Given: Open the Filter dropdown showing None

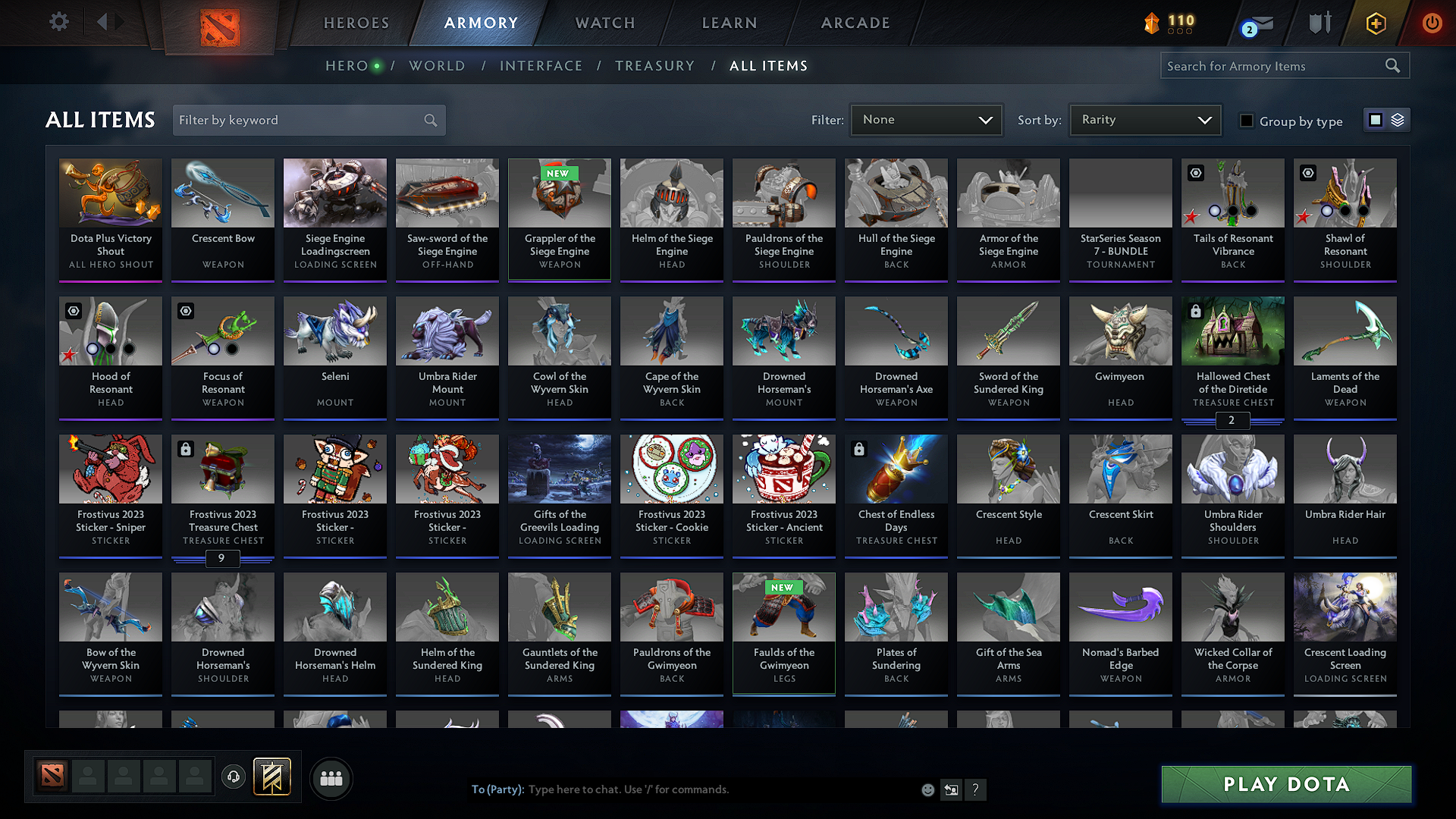Looking at the screenshot, I should click(x=925, y=119).
